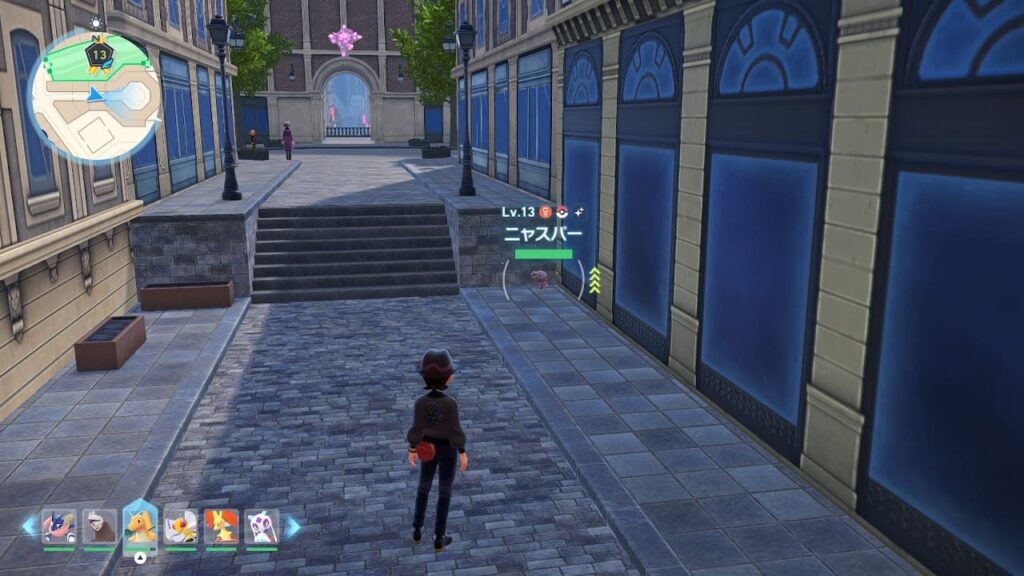
Task: Select Greninja in the party bar
Action: click(x=59, y=526)
